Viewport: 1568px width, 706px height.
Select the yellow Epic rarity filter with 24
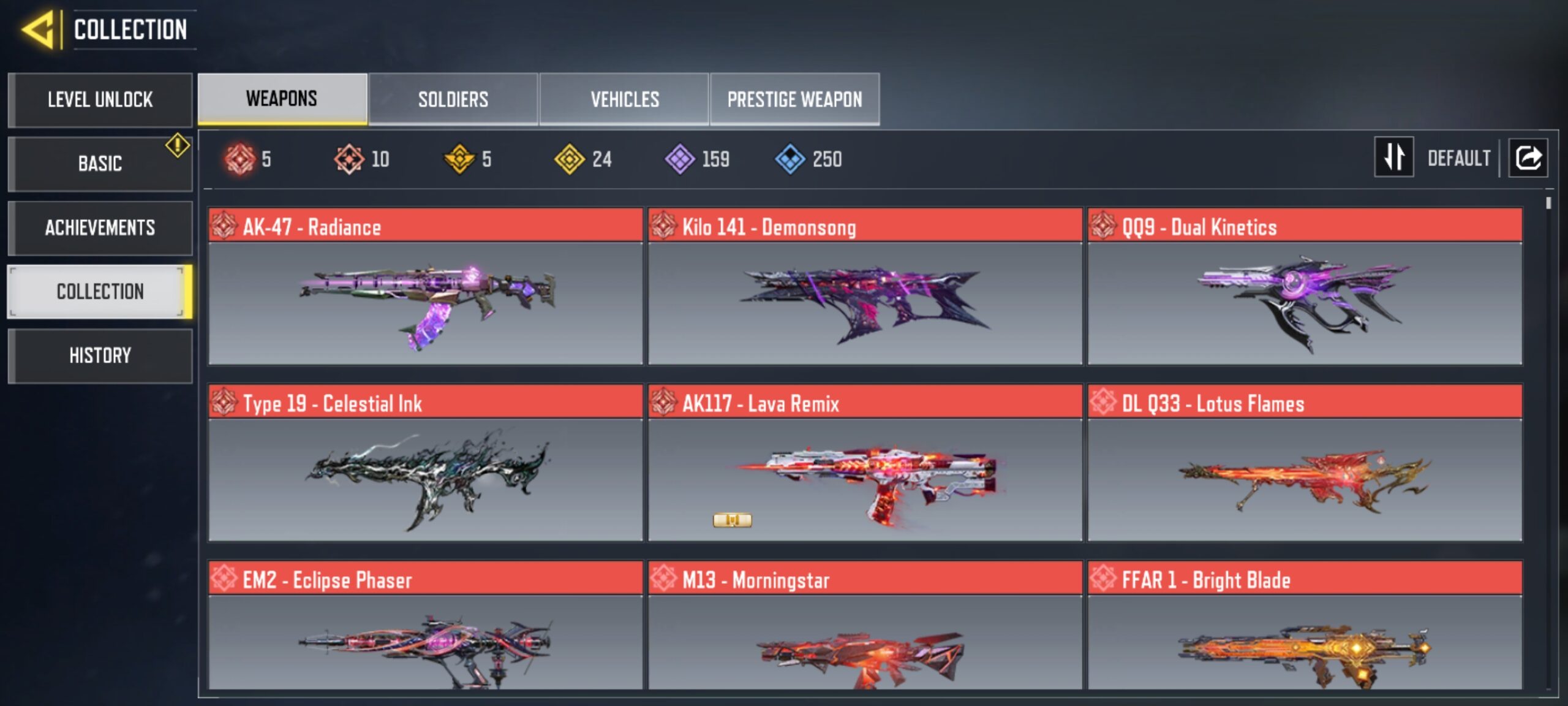coord(571,159)
